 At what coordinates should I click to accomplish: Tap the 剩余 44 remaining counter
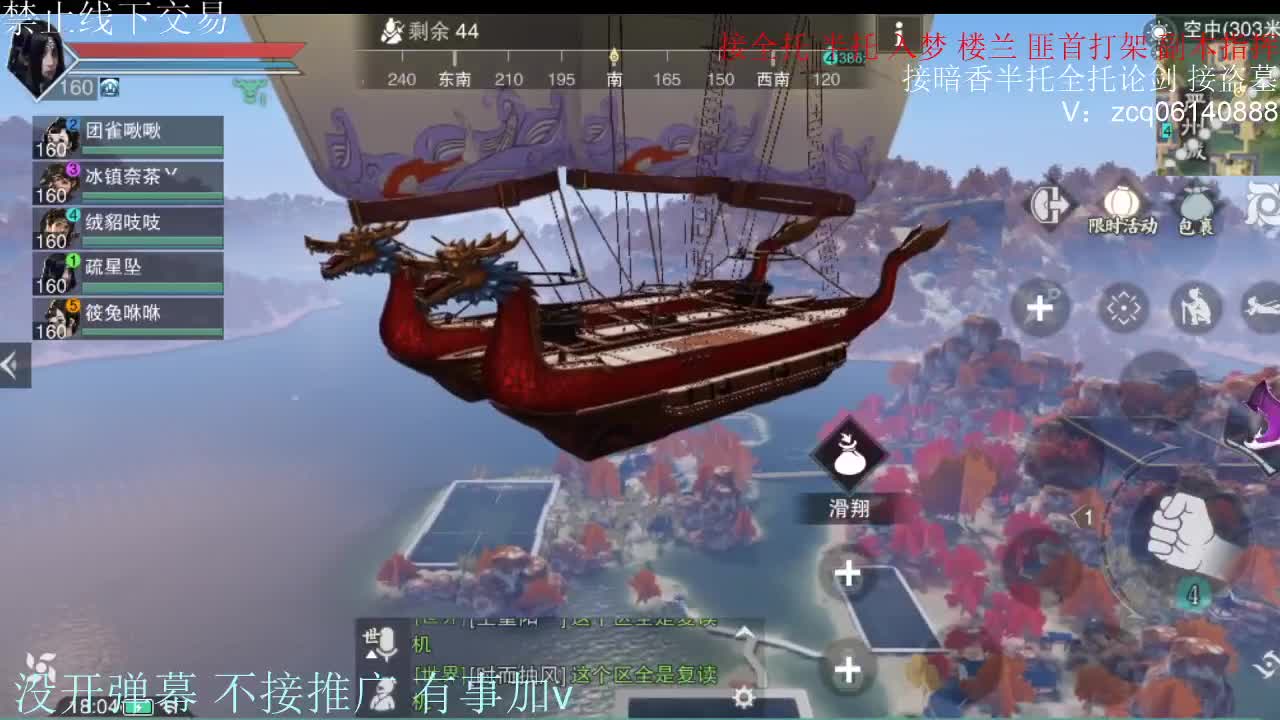[x=430, y=31]
